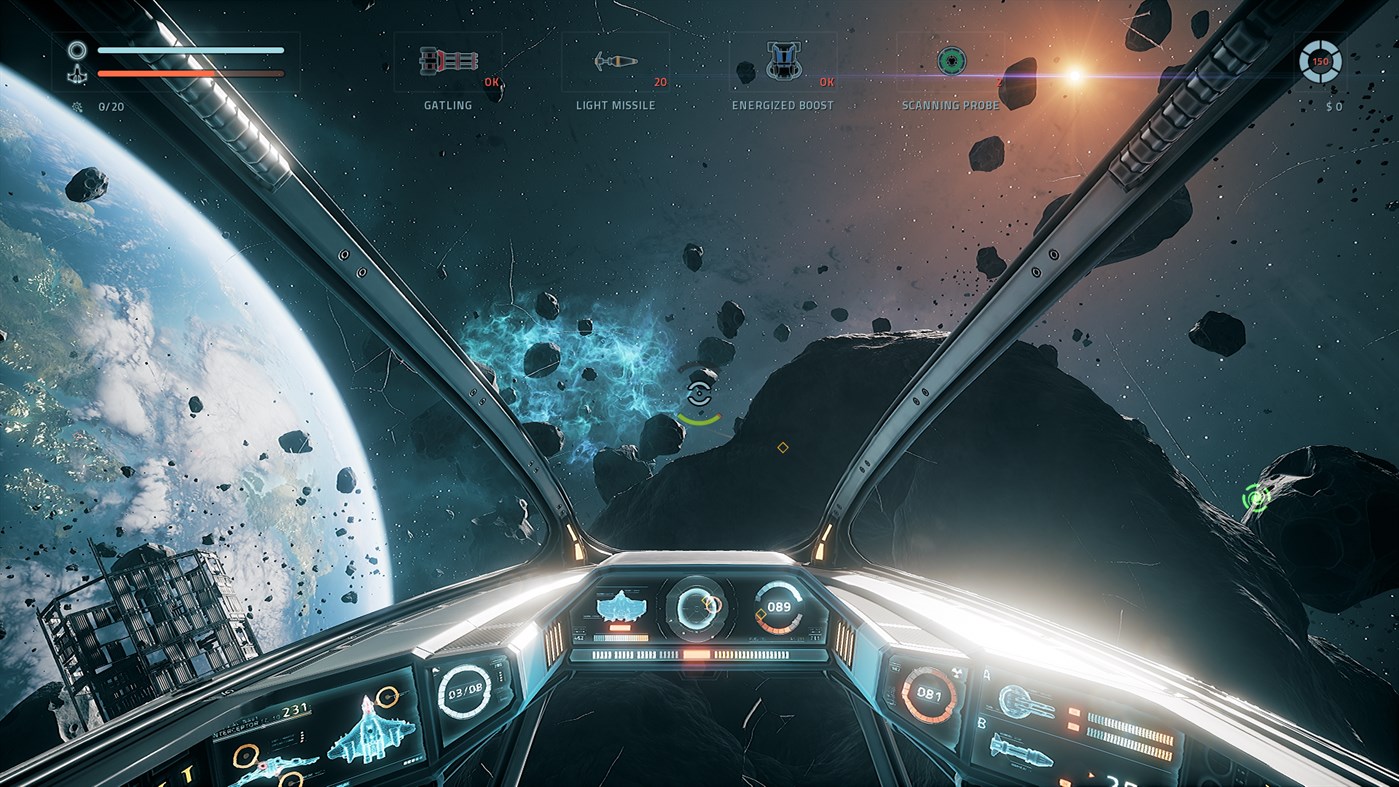Toggle the shield ring indicator top-left
The height and width of the screenshot is (787, 1399).
click(76, 48)
